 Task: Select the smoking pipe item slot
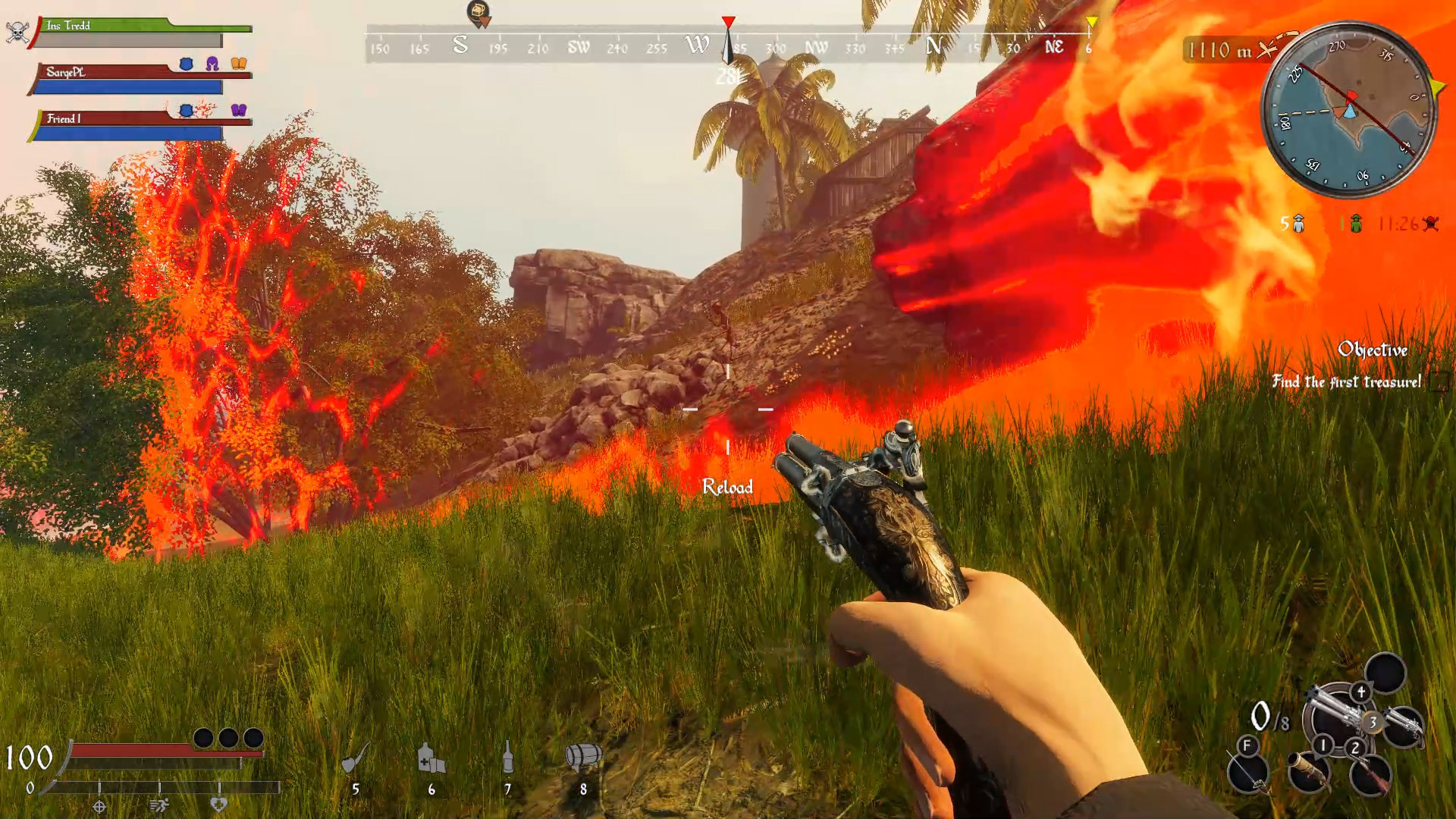(355, 758)
